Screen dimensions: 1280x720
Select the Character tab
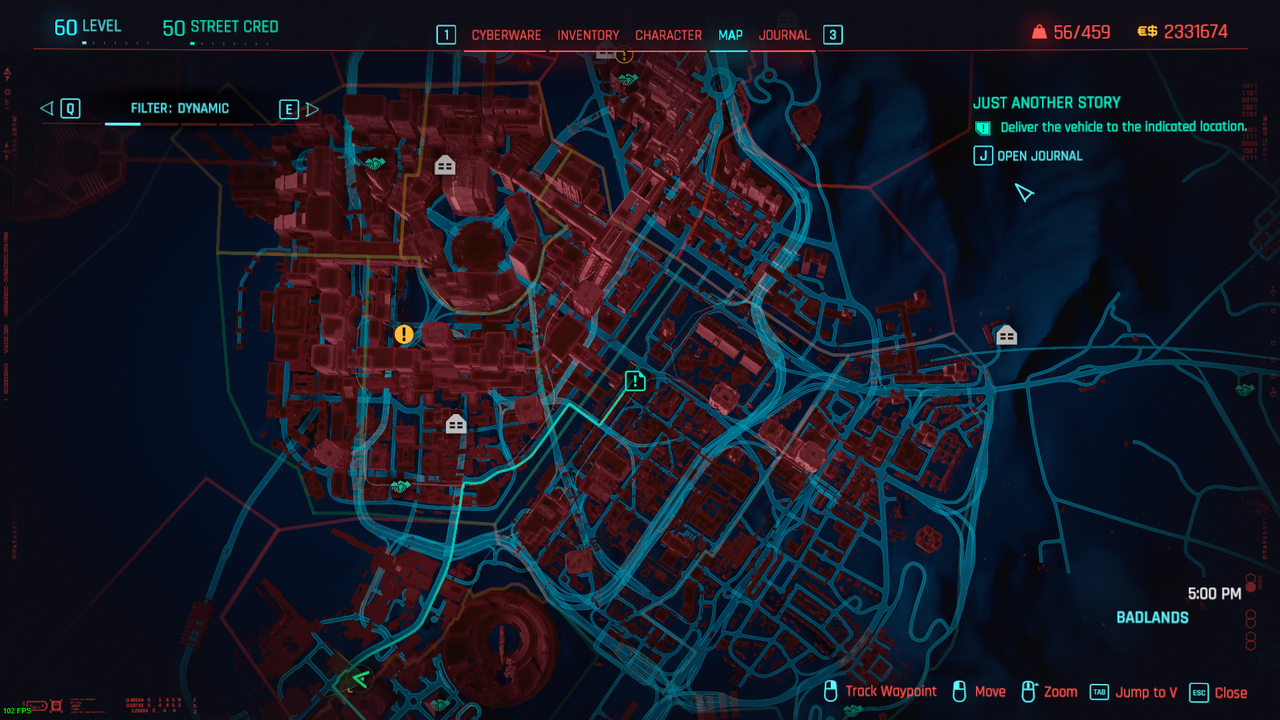point(668,35)
